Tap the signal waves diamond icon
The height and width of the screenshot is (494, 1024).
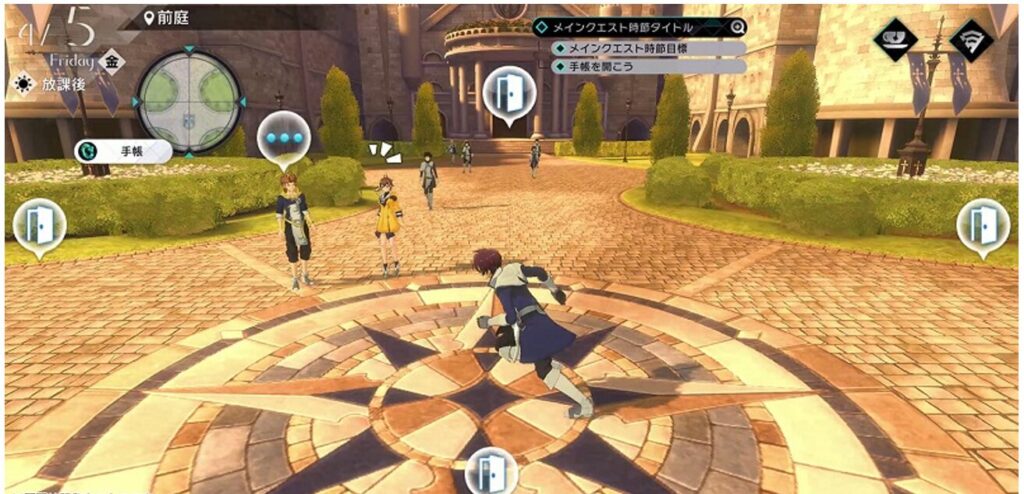pos(972,40)
